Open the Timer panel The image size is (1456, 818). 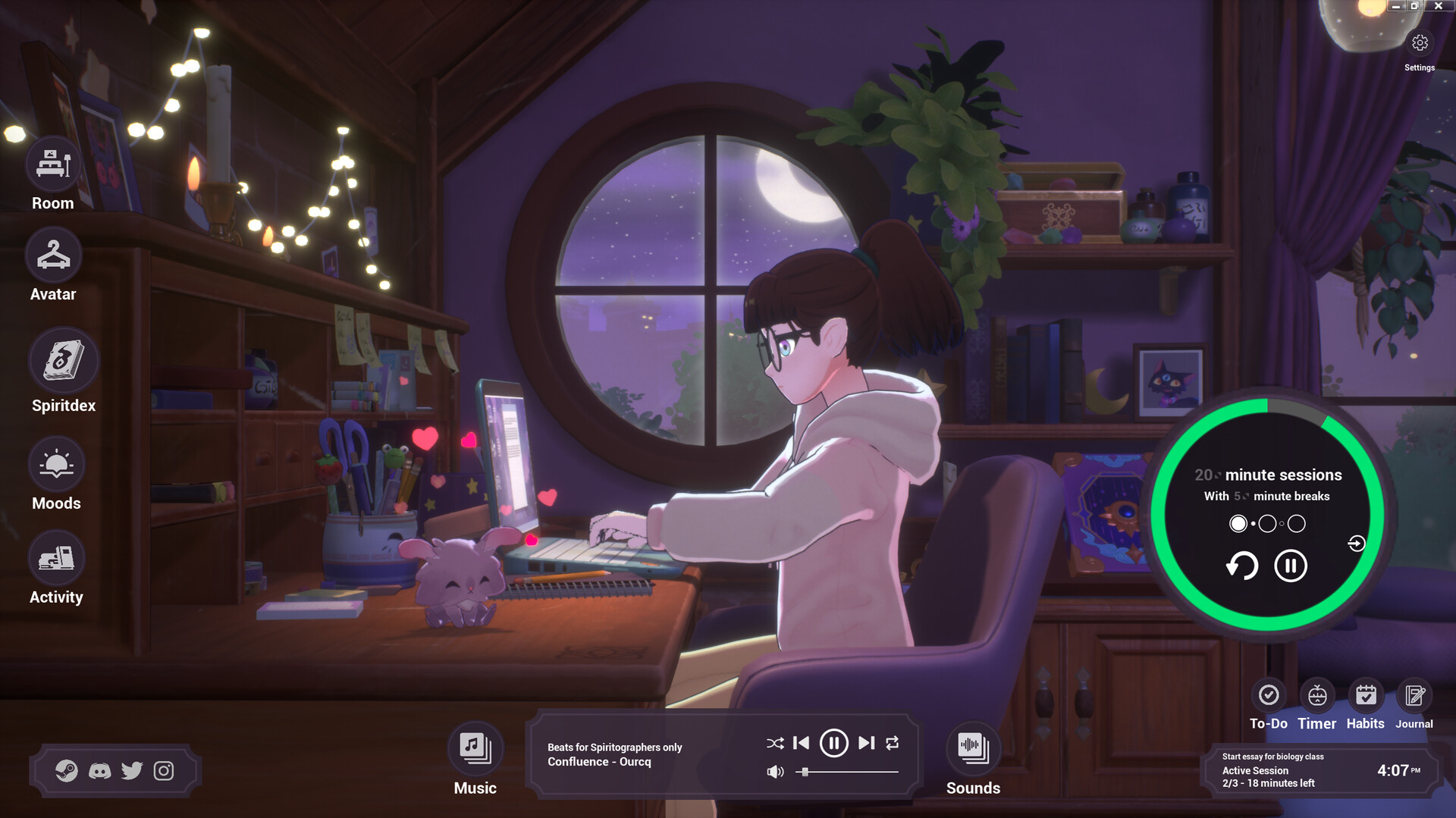1317,693
